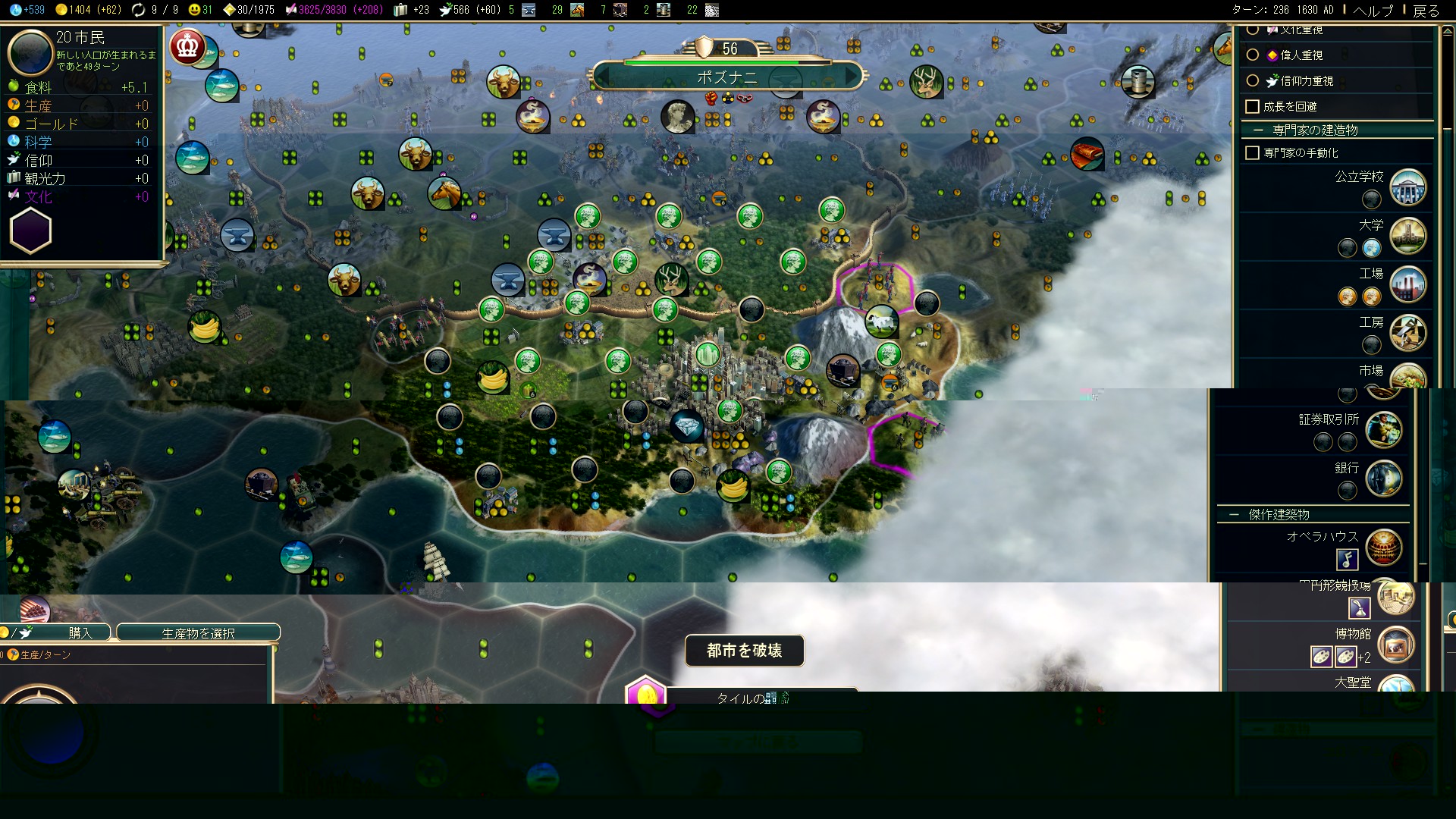1456x819 pixels.
Task: Select the 工場 factory building icon
Action: coord(1407,284)
